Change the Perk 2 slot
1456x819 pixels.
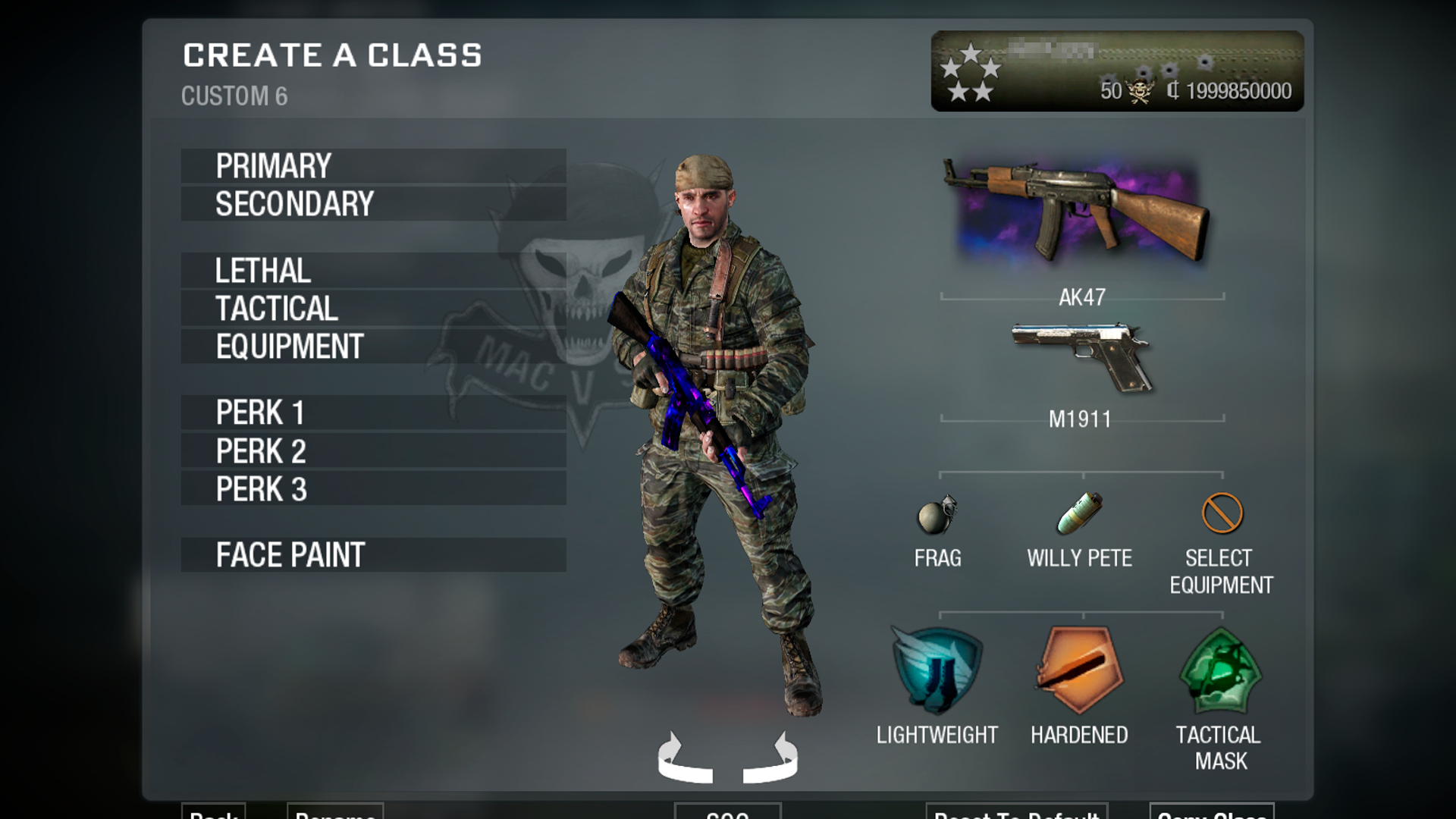(373, 451)
